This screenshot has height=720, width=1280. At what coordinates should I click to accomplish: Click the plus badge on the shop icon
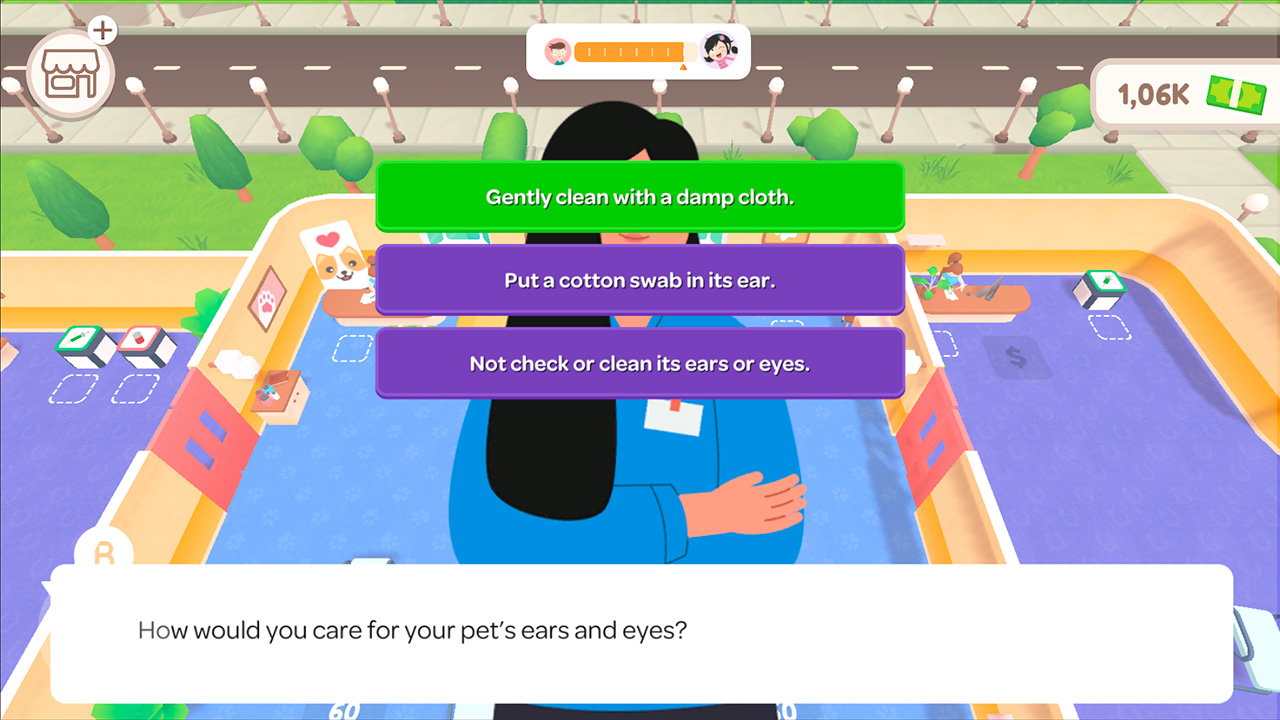pyautogui.click(x=101, y=30)
